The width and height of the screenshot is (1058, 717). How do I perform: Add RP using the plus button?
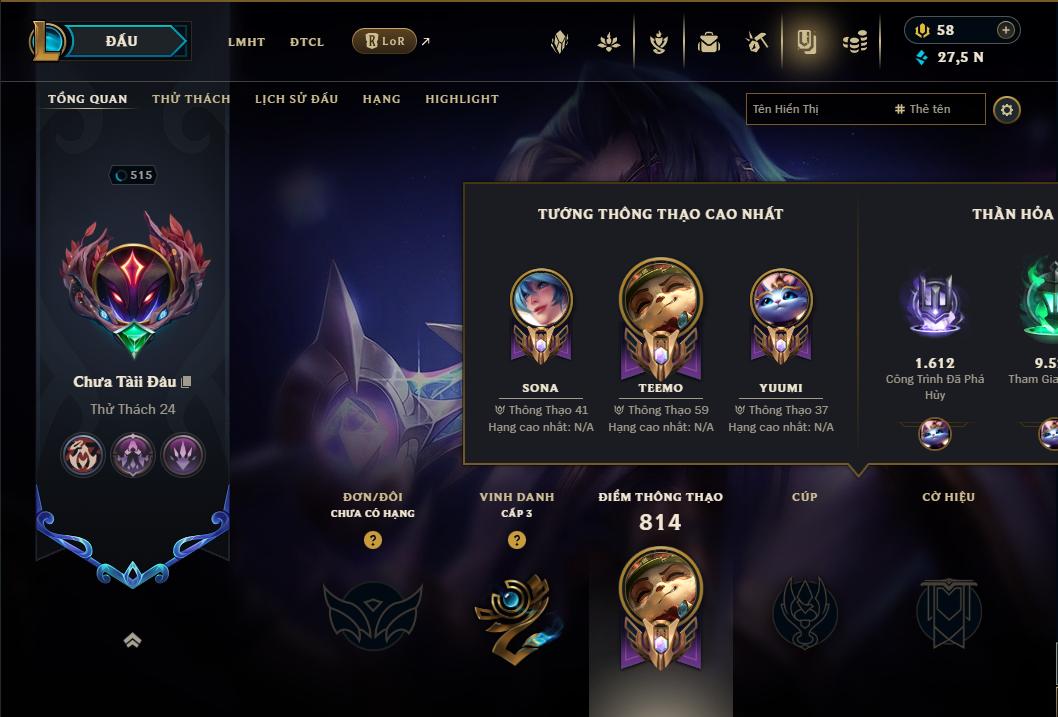click(1006, 30)
